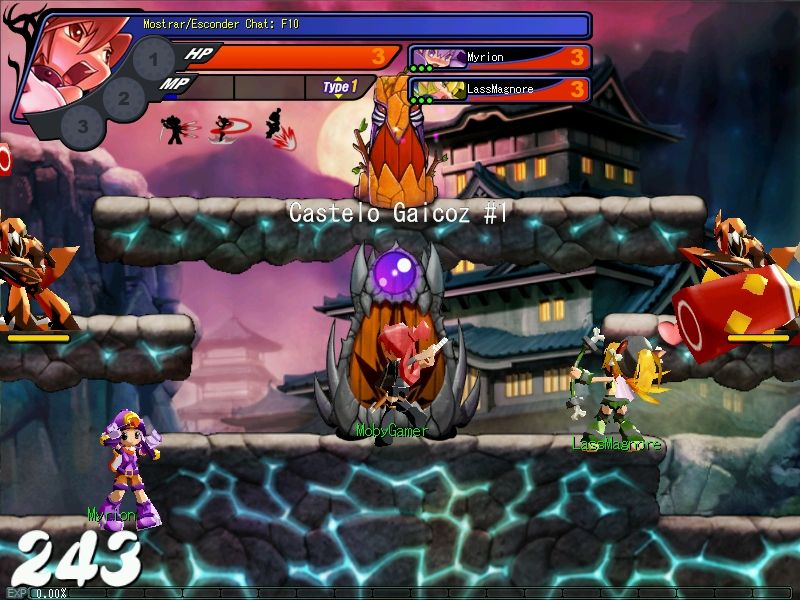Select party member LassMagnore's panel
This screenshot has width=800, height=600.
pos(499,90)
